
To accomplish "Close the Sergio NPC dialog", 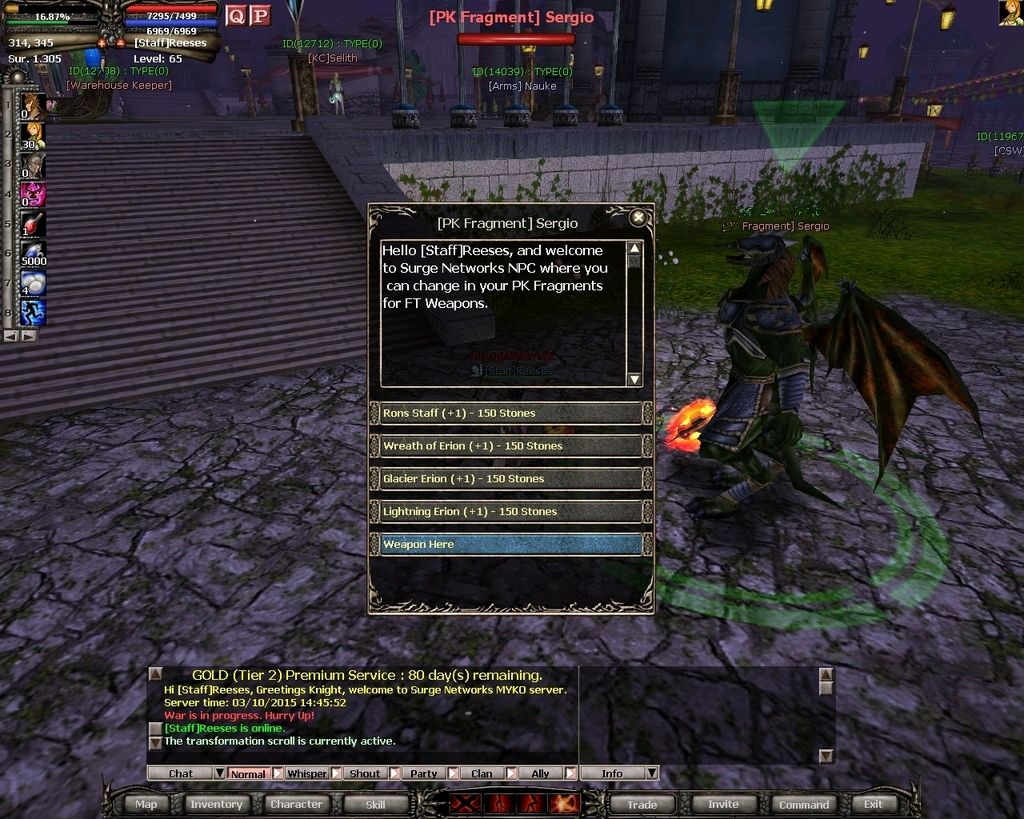I will point(638,217).
